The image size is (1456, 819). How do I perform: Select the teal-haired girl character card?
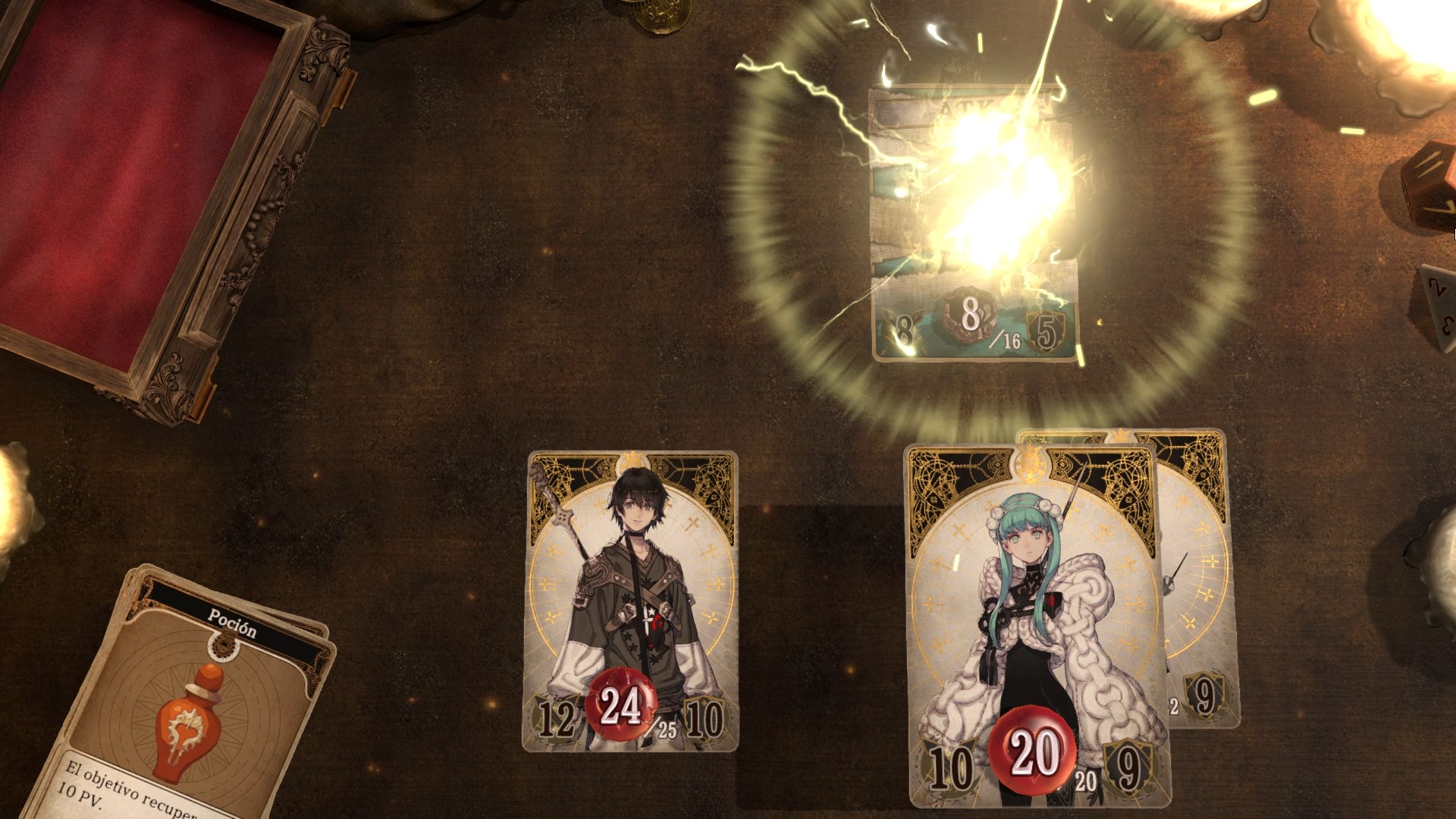click(x=1034, y=622)
